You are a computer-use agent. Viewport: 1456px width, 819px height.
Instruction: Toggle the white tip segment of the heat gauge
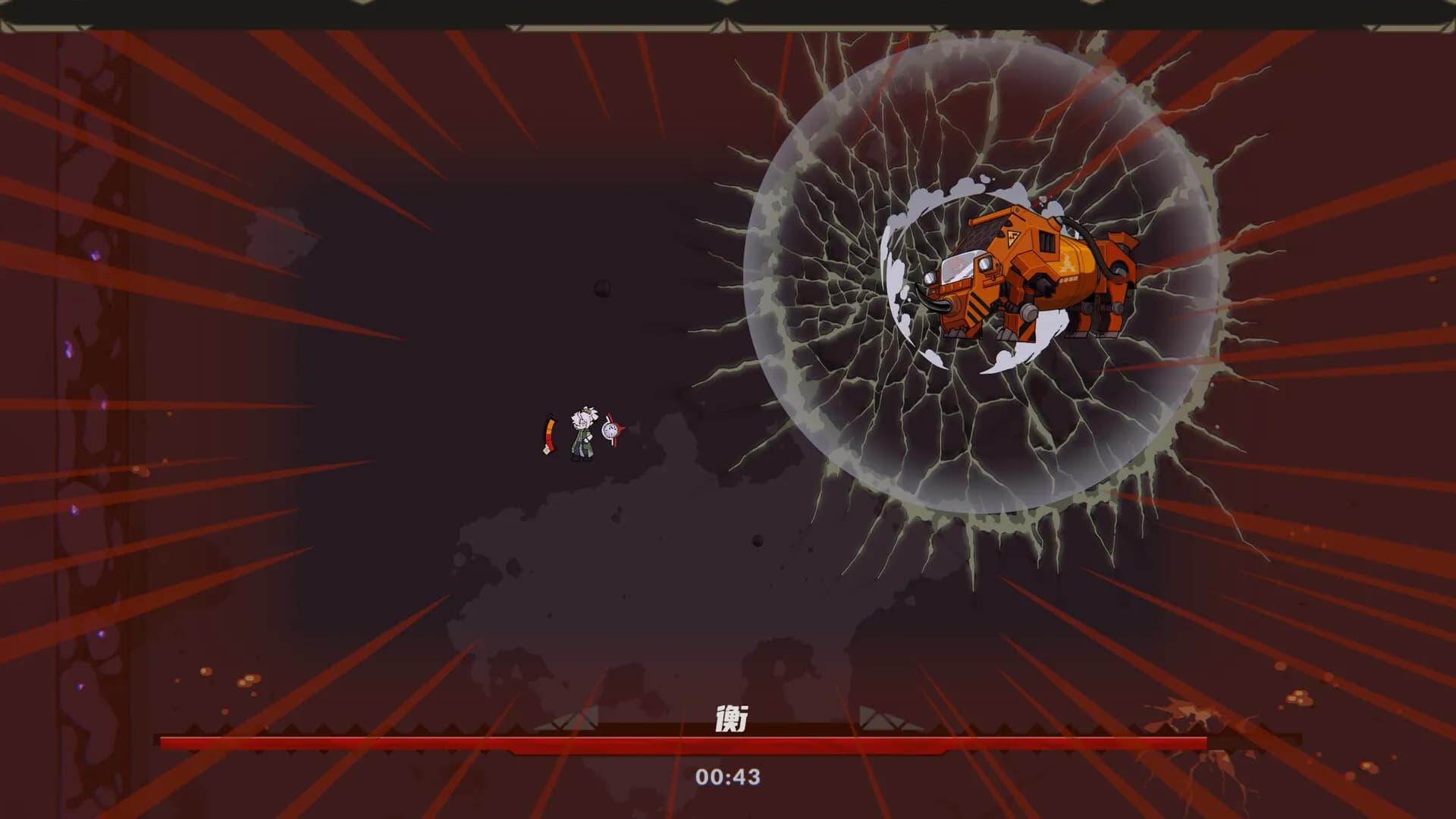pos(548,450)
